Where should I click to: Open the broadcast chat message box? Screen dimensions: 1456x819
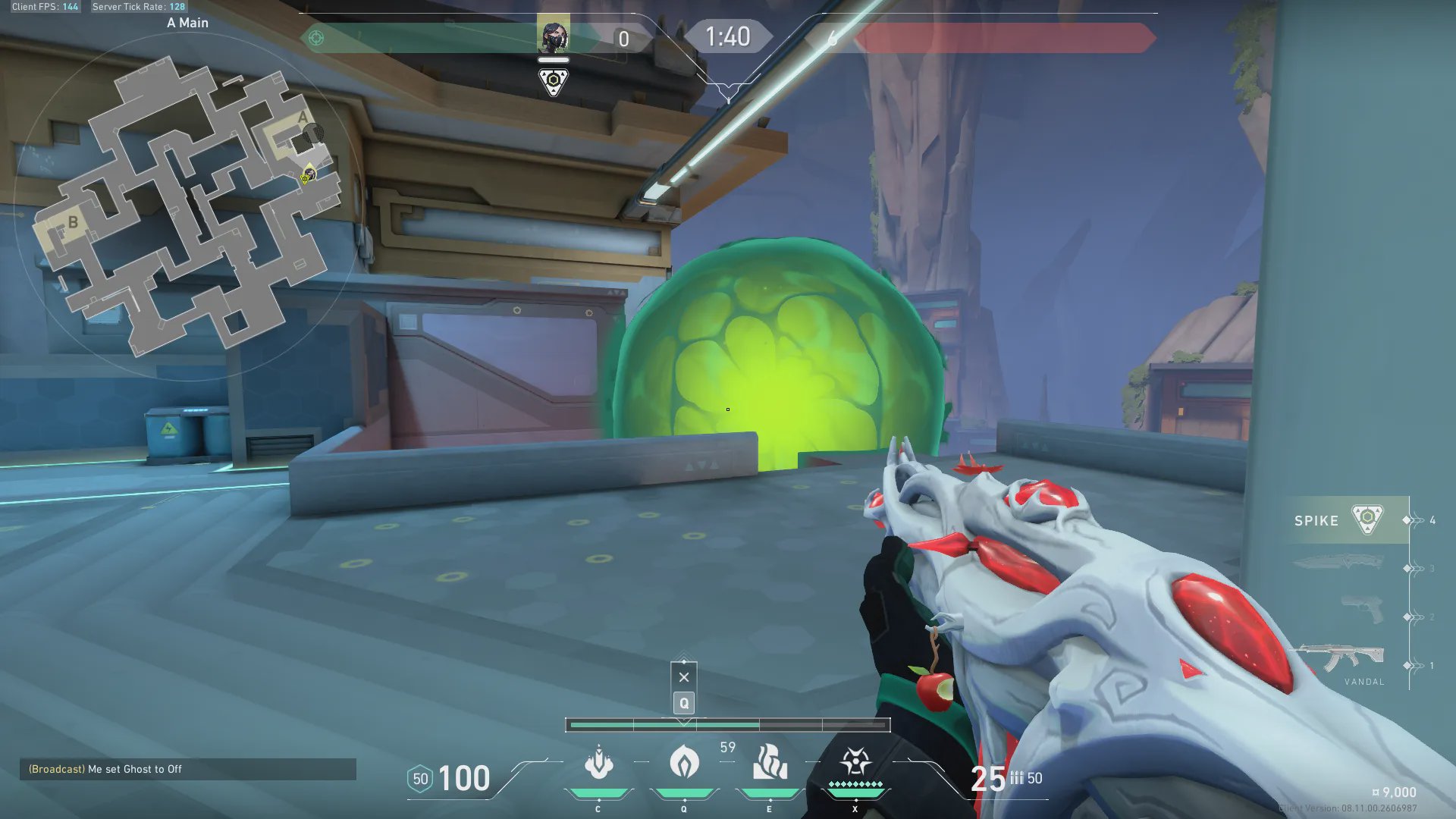click(x=187, y=769)
